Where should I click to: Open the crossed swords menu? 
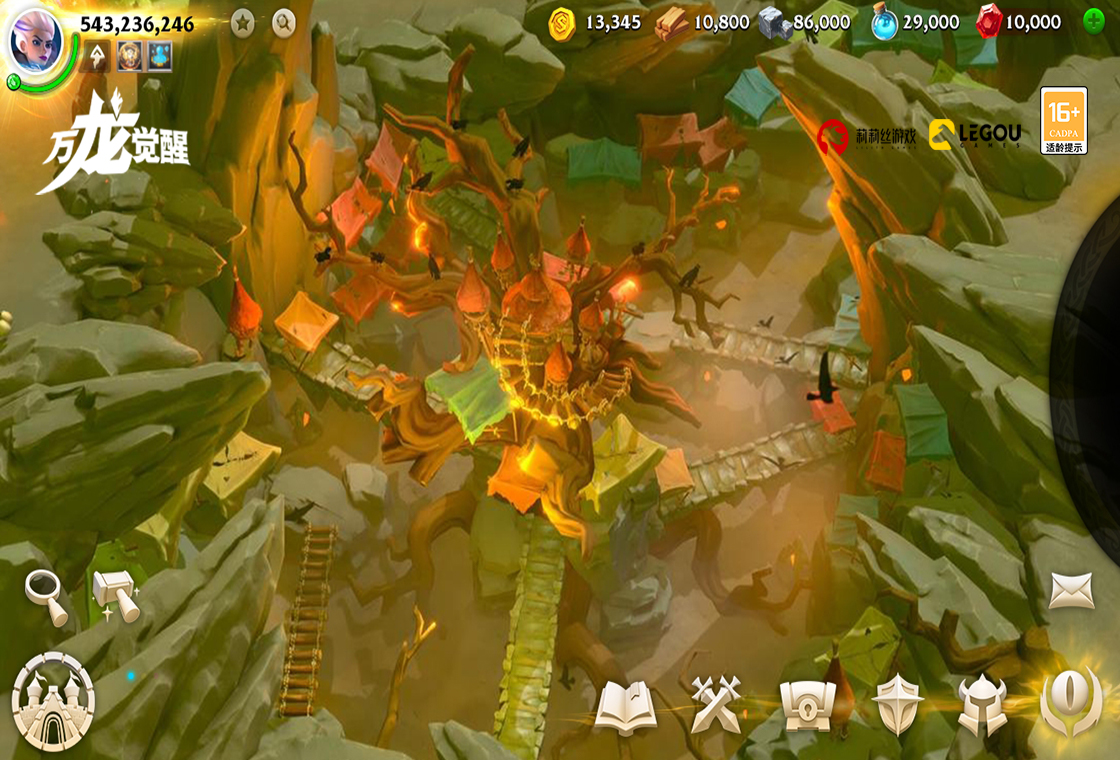pos(716,705)
